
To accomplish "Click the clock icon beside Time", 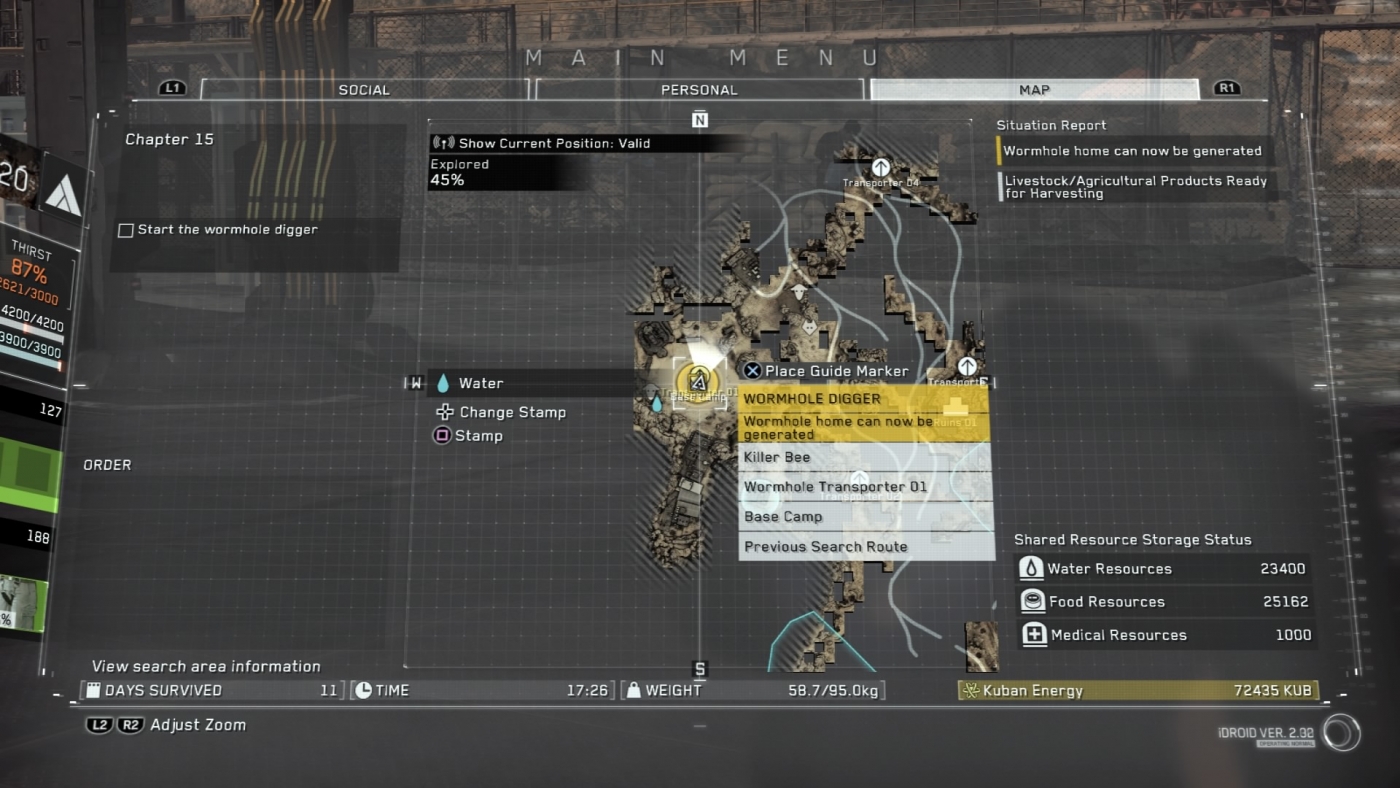I will [x=361, y=690].
